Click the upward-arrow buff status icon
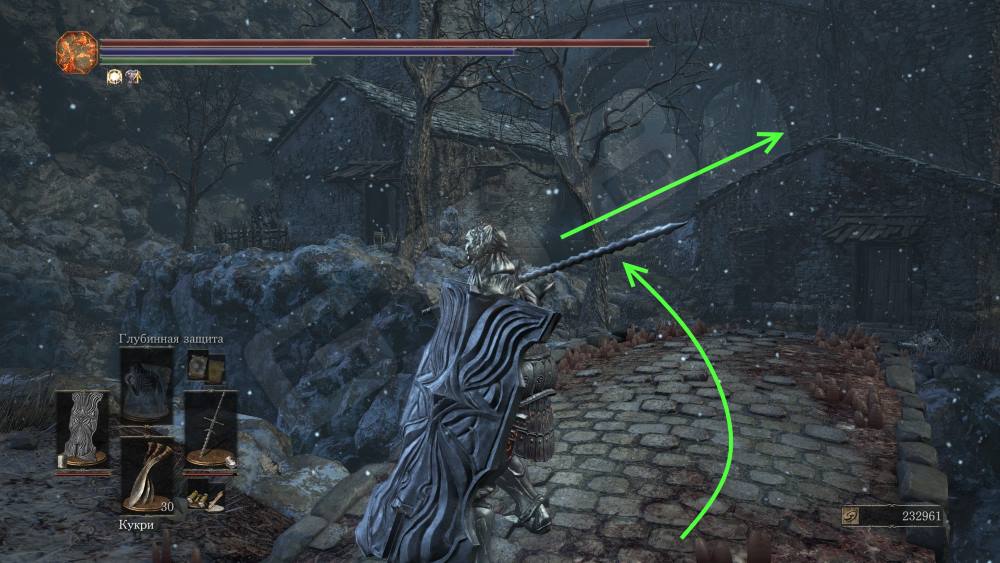The height and width of the screenshot is (563, 1000). [x=132, y=76]
